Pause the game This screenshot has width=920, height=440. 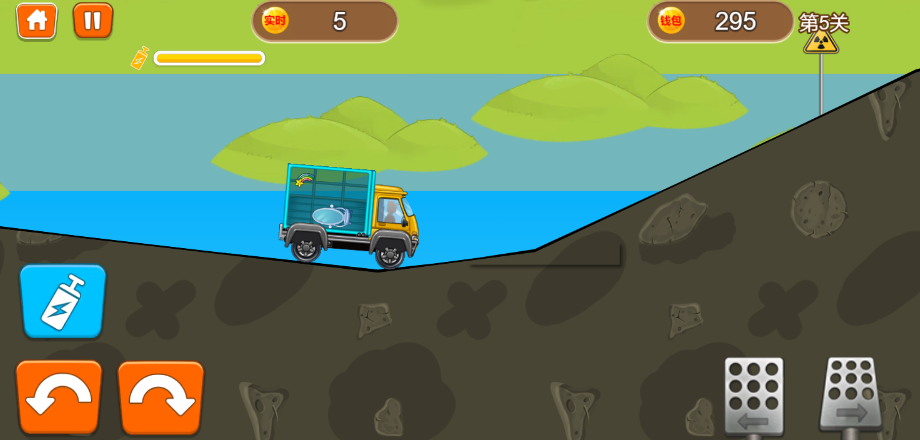pos(92,21)
